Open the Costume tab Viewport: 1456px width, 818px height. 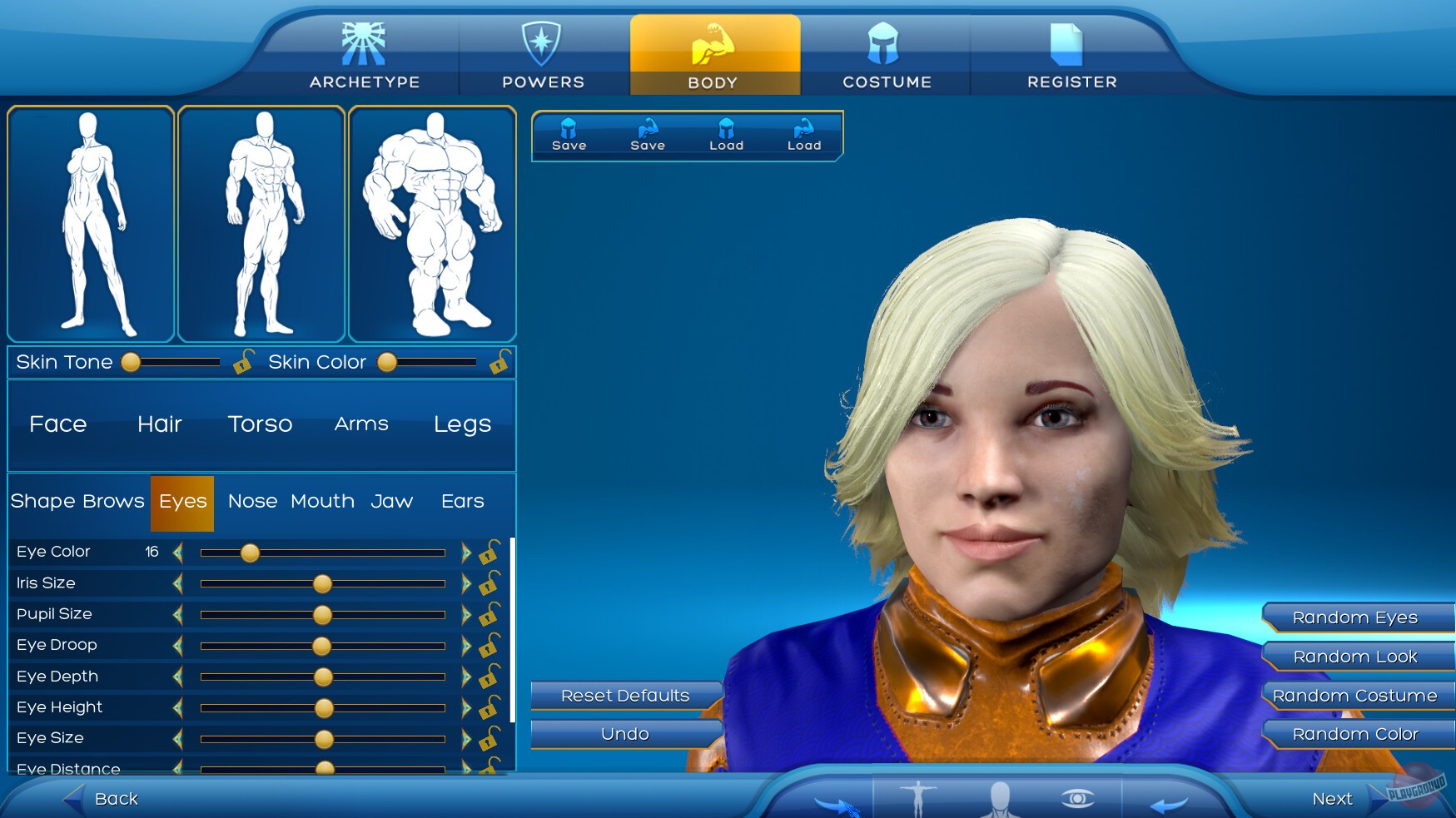[886, 54]
